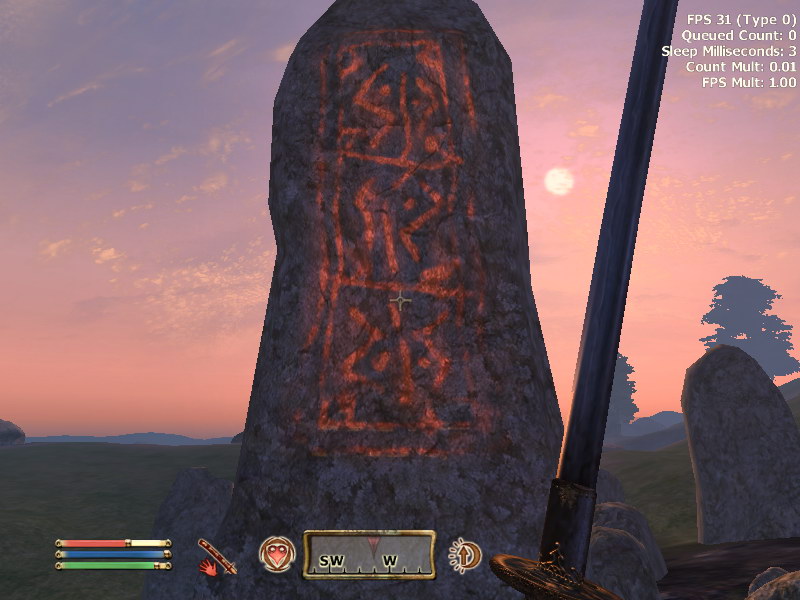
Task: Select the heart-shaped active spell icon
Action: tap(277, 554)
